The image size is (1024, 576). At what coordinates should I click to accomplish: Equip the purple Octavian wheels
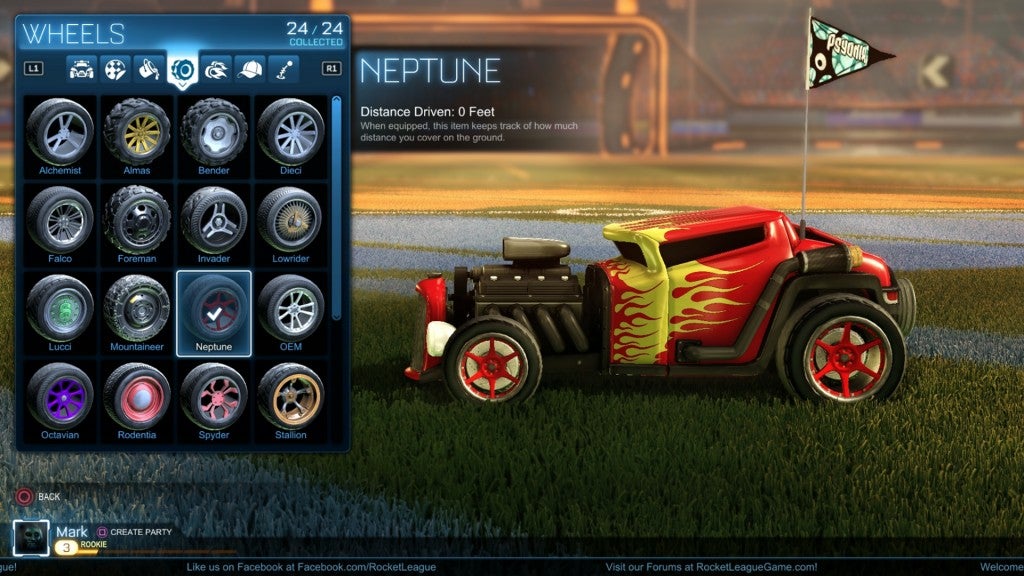click(60, 396)
